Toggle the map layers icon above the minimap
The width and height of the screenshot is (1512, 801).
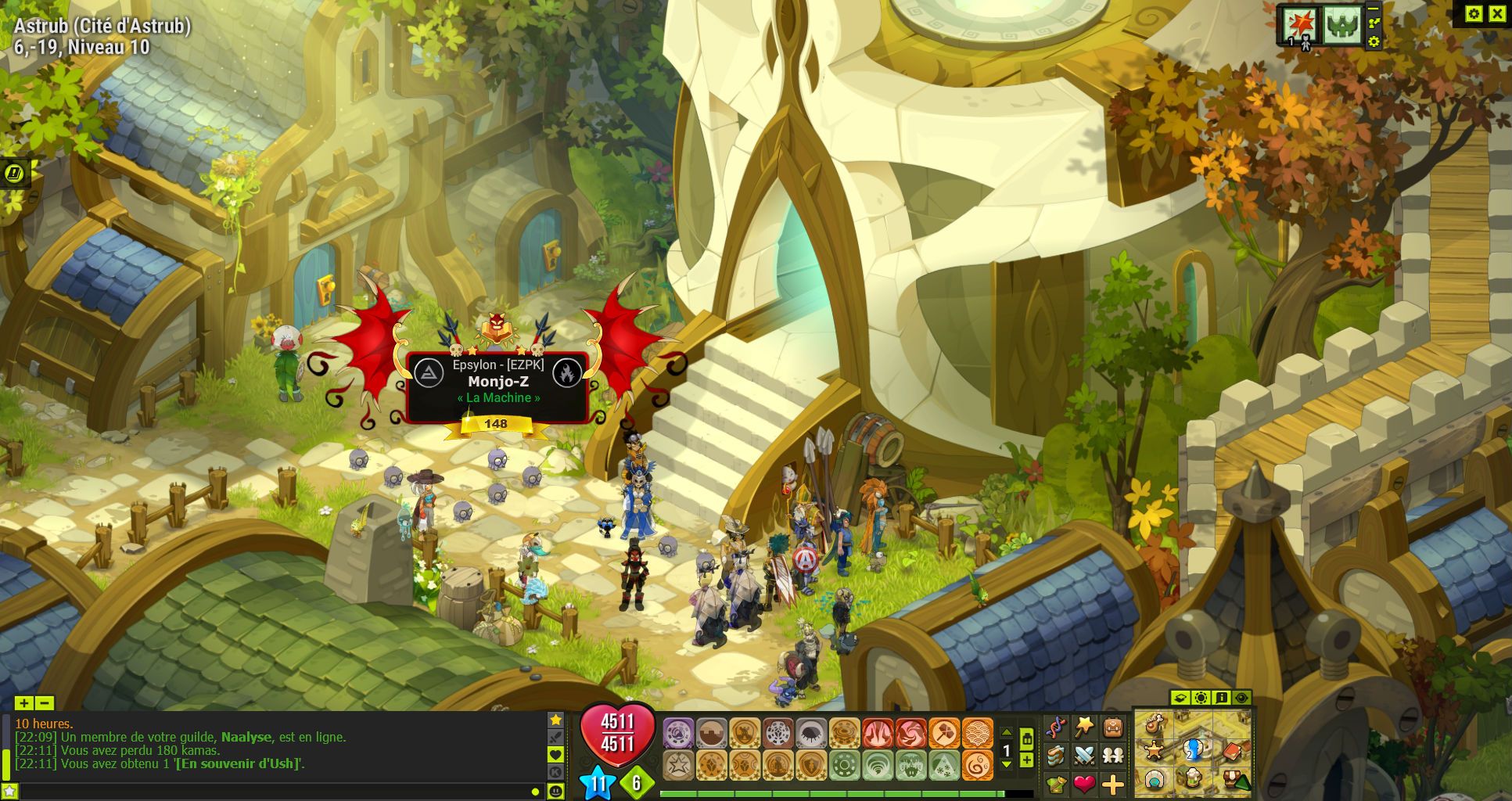(x=1180, y=698)
